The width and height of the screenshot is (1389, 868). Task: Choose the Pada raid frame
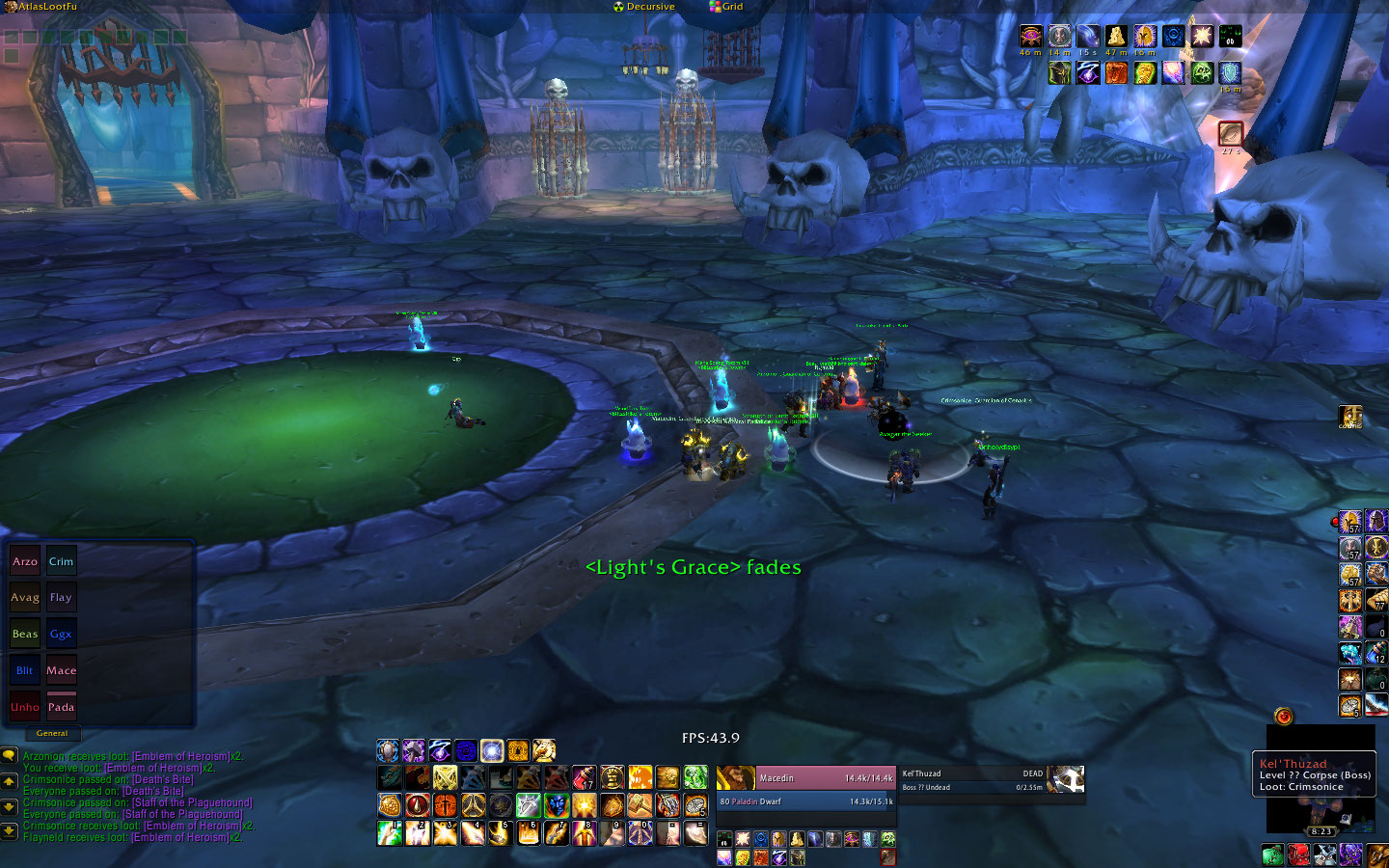[x=61, y=707]
